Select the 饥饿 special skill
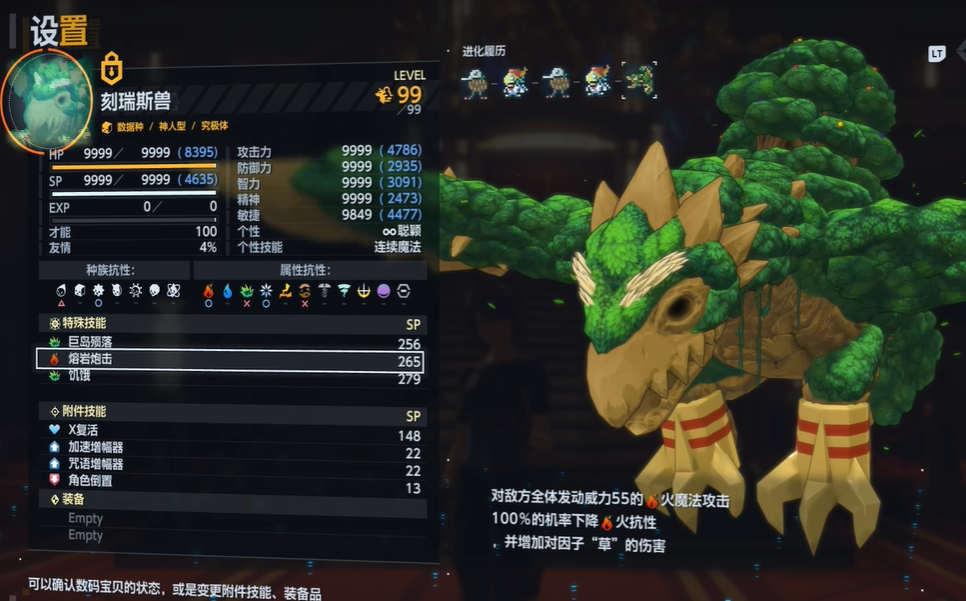This screenshot has width=966, height=601. pyautogui.click(x=230, y=377)
